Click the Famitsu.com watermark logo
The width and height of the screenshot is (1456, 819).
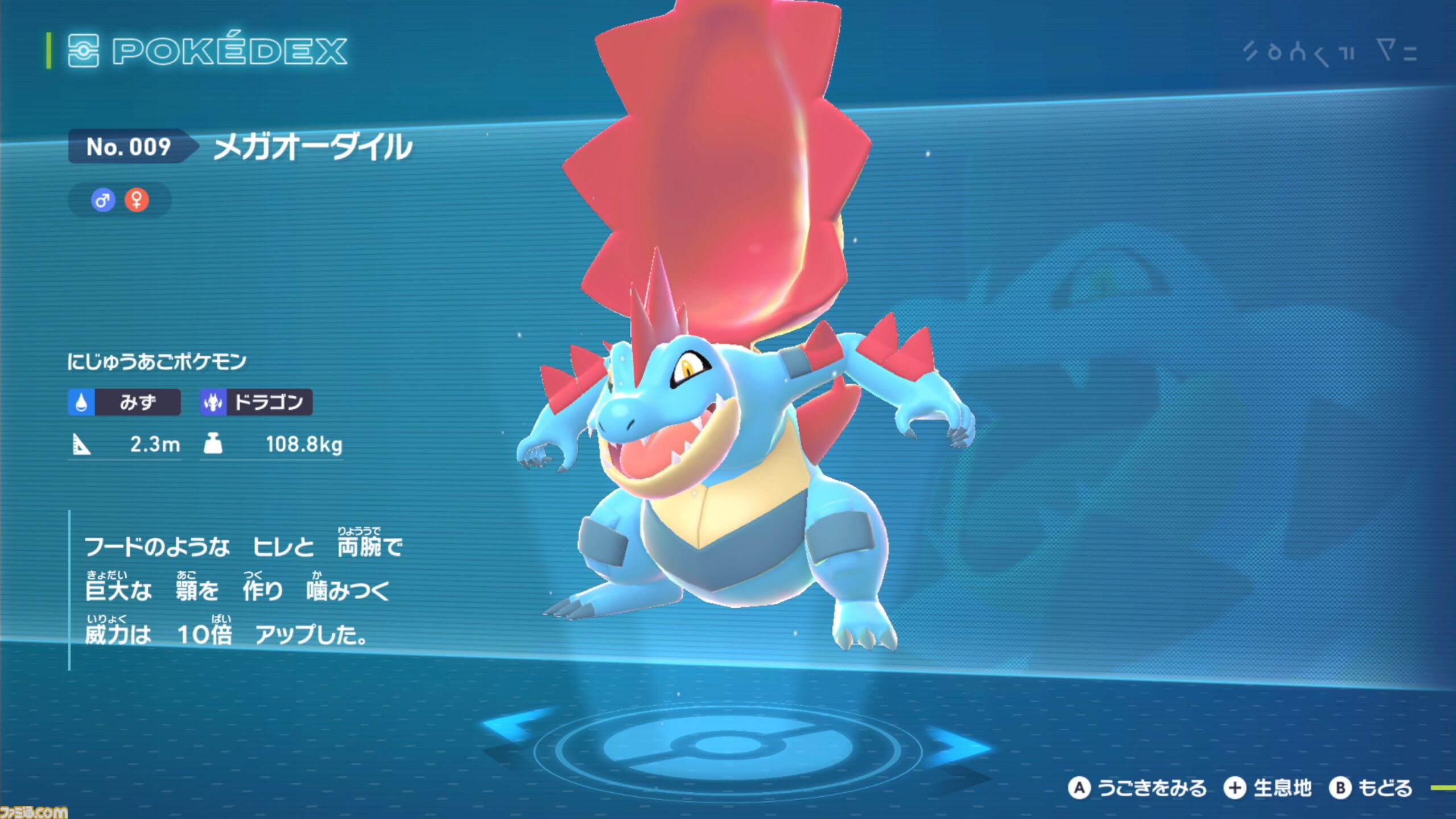pos(33,812)
